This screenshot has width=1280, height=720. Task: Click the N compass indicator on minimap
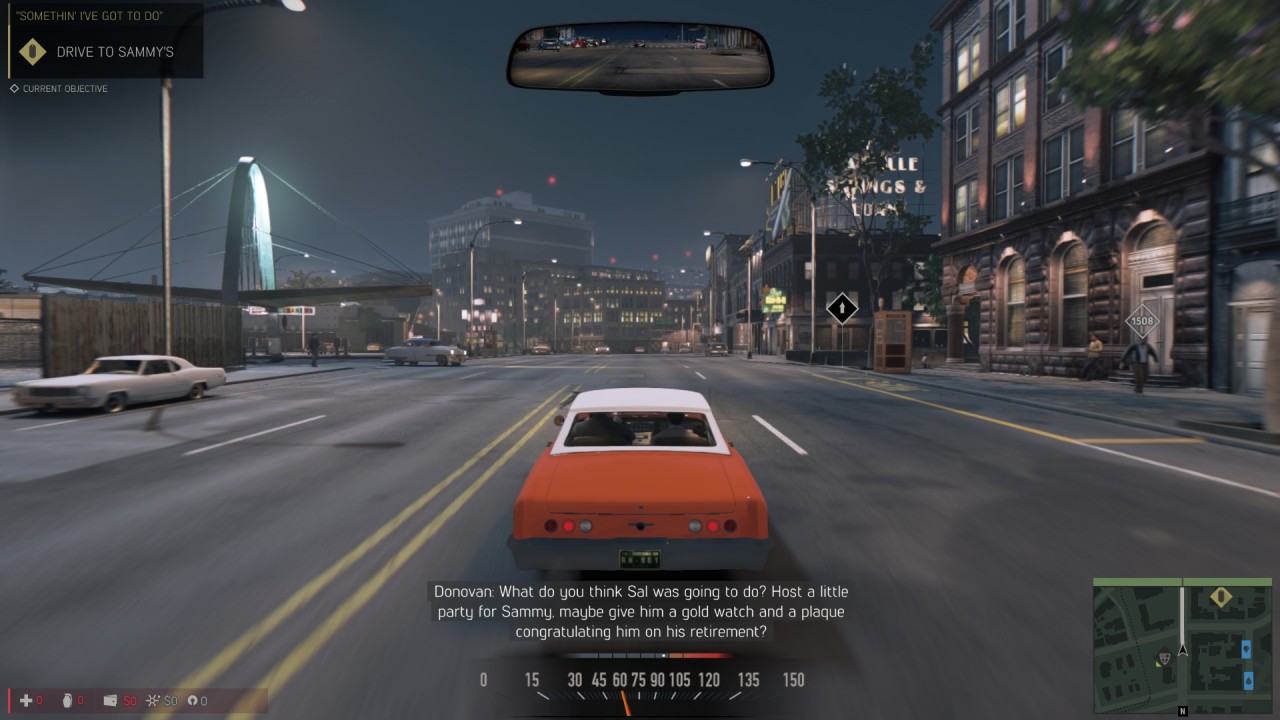[1183, 711]
